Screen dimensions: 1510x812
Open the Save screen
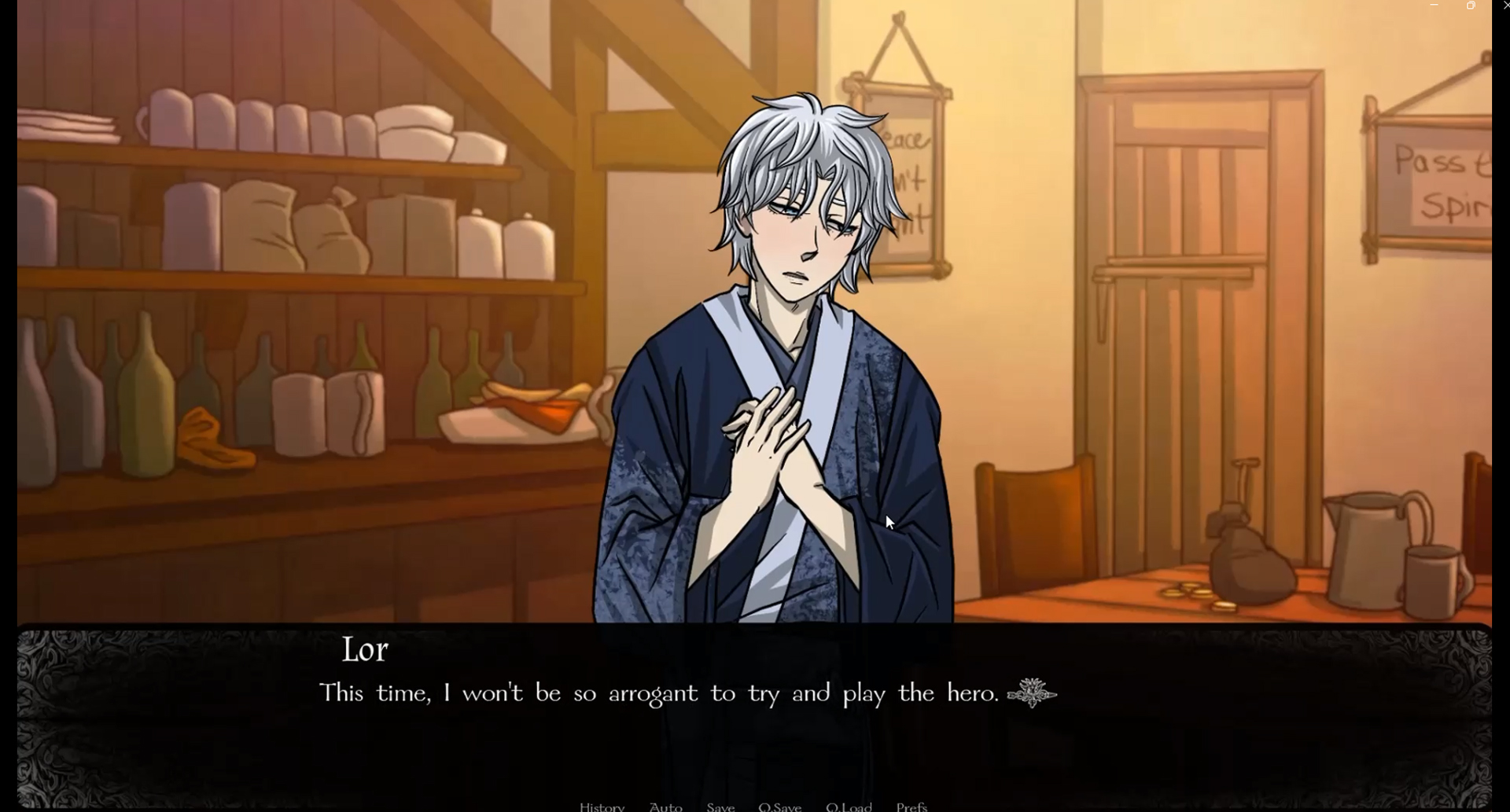click(x=720, y=806)
